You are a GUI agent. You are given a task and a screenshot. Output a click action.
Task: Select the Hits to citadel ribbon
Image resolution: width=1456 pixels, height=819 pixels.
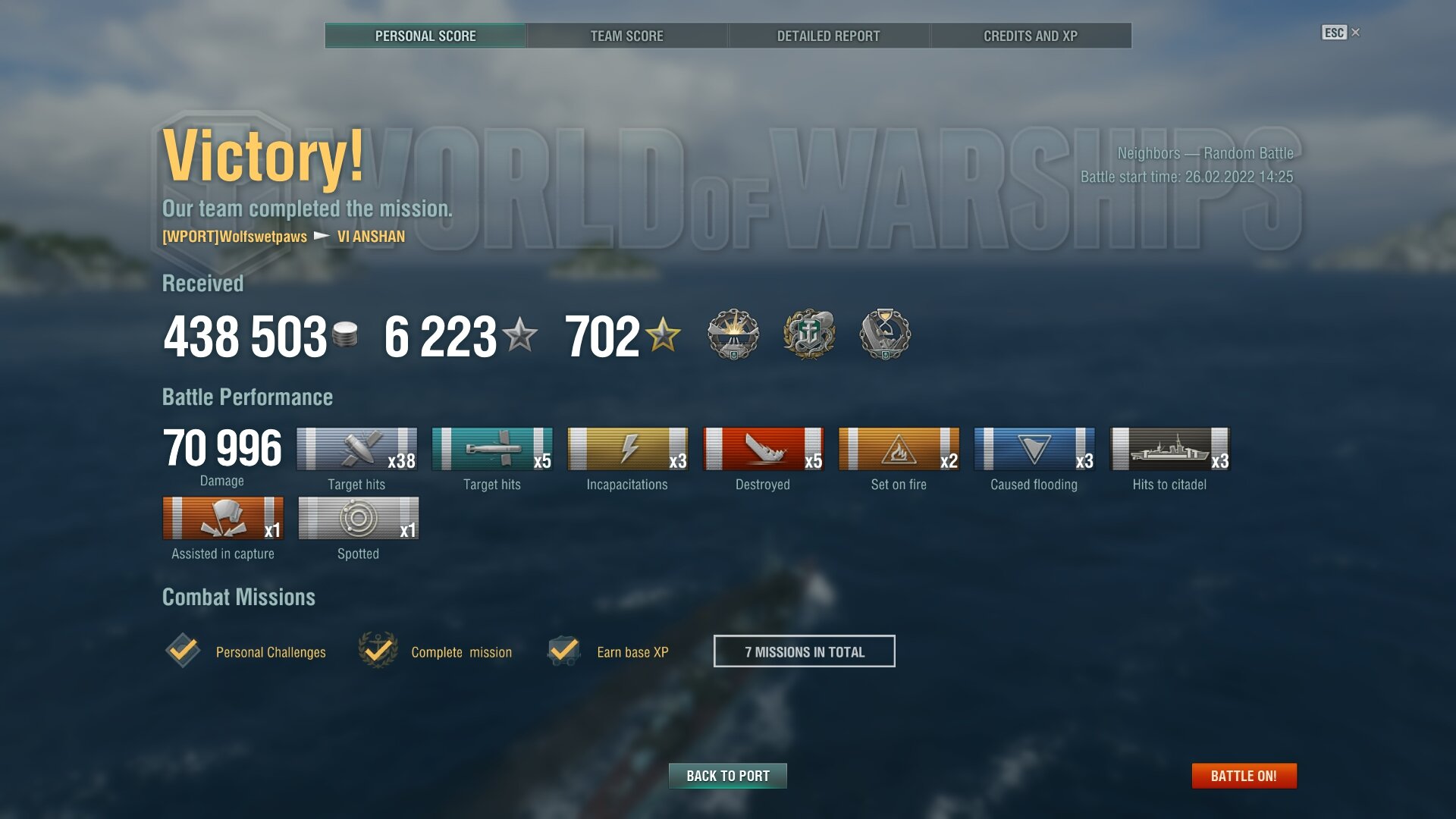[1169, 449]
